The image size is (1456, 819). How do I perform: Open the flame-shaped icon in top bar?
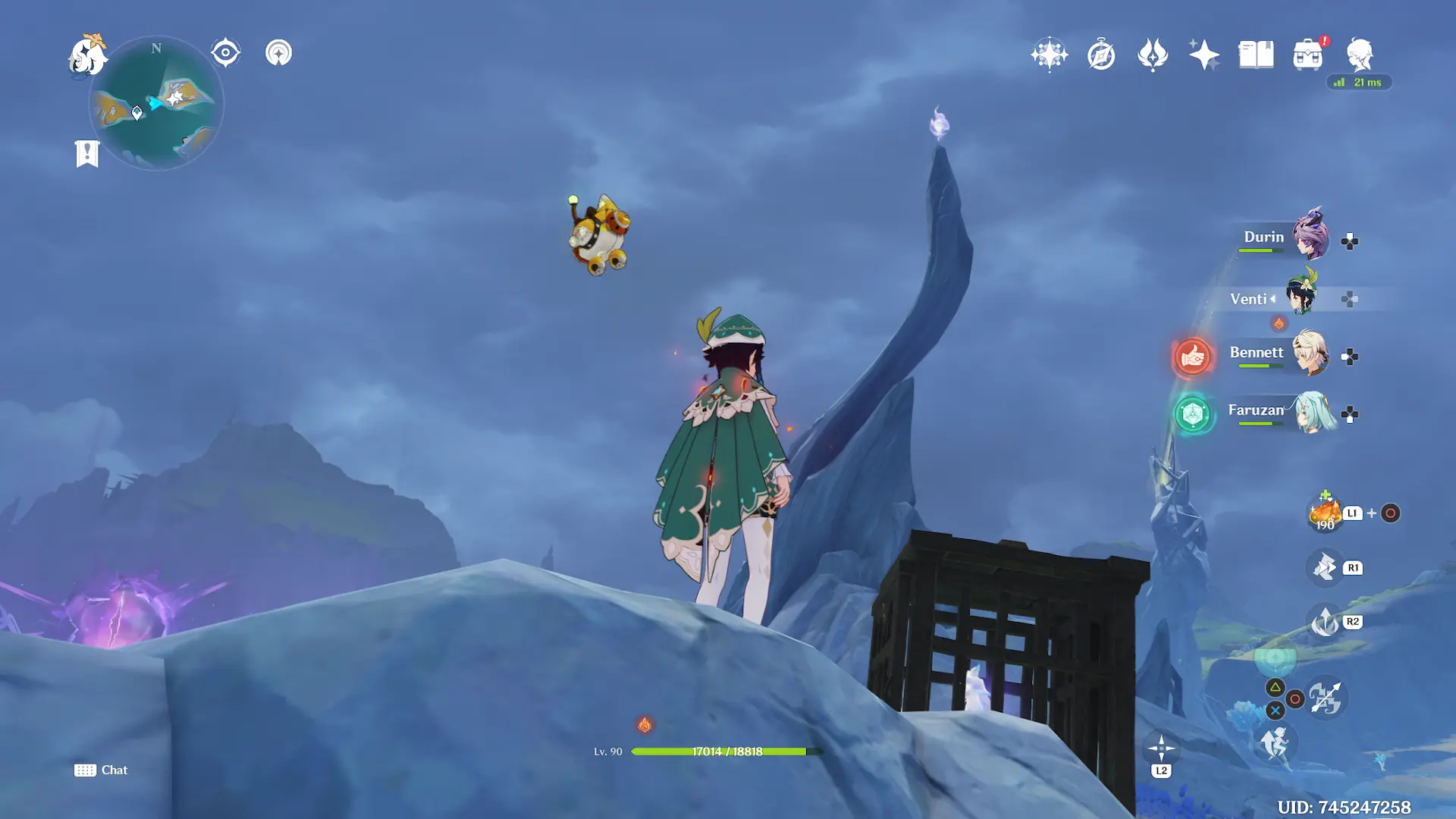point(1153,55)
